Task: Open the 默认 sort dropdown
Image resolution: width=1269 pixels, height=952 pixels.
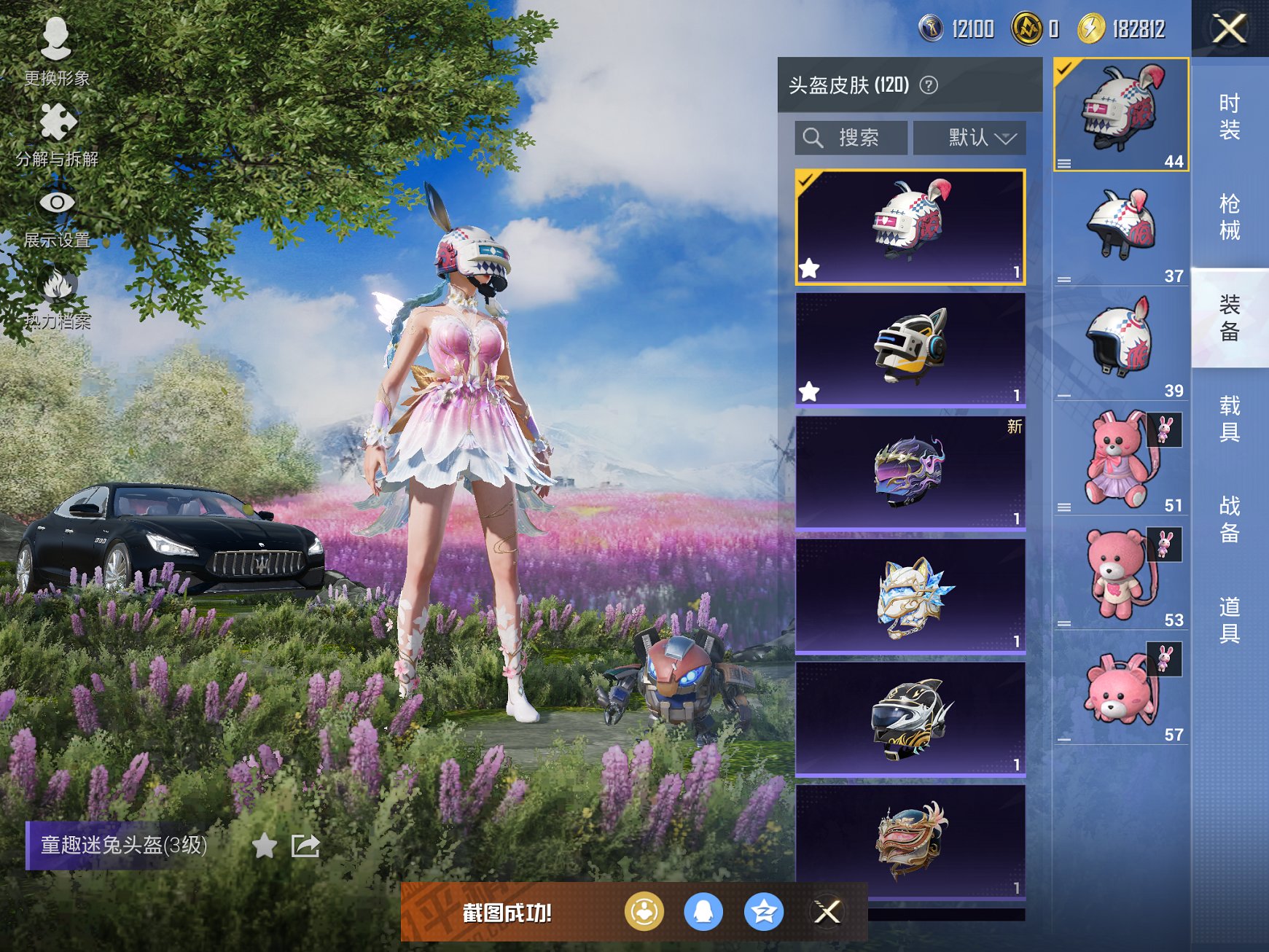Action: (969, 138)
